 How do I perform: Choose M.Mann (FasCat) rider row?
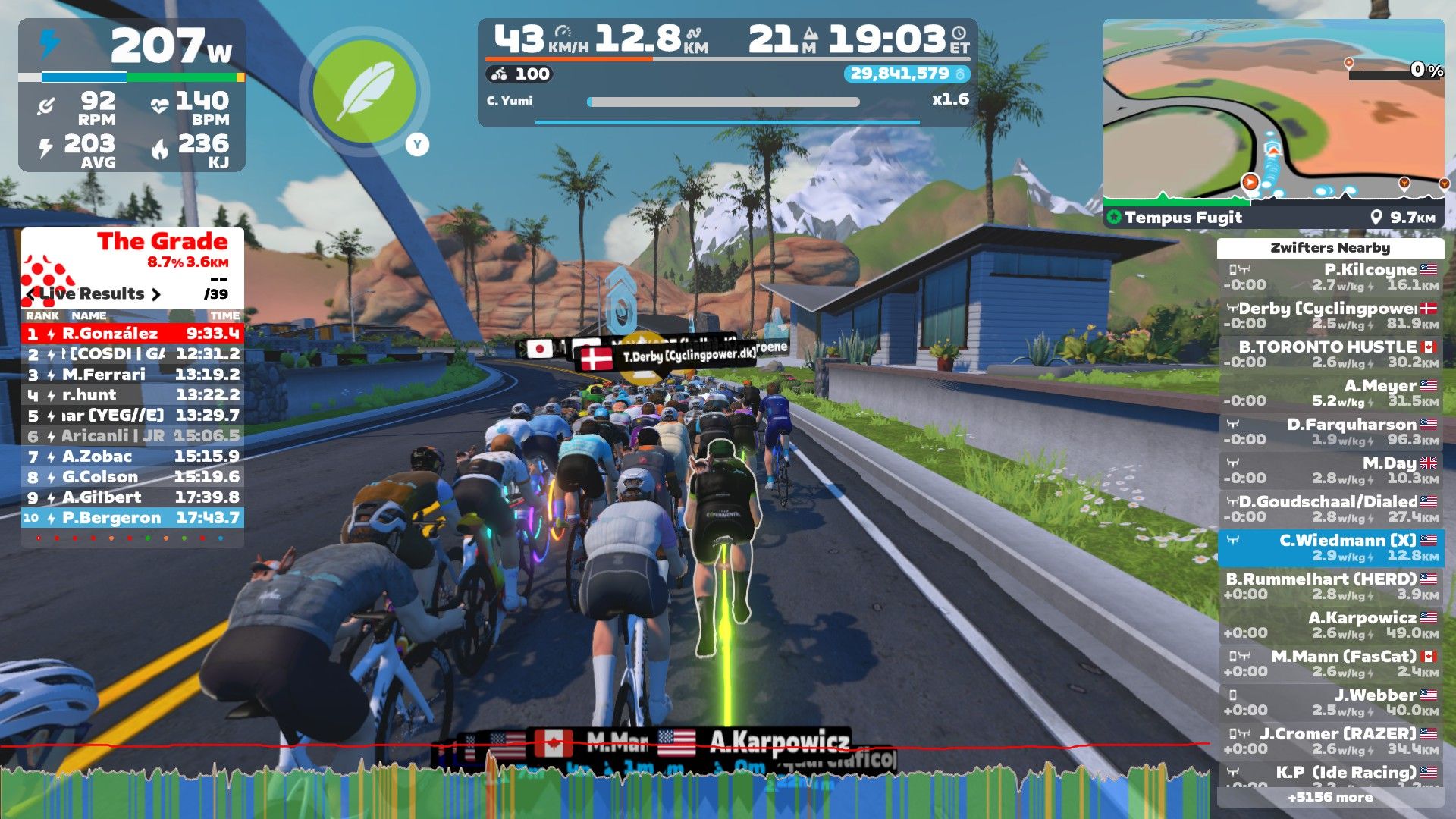[x=1330, y=664]
